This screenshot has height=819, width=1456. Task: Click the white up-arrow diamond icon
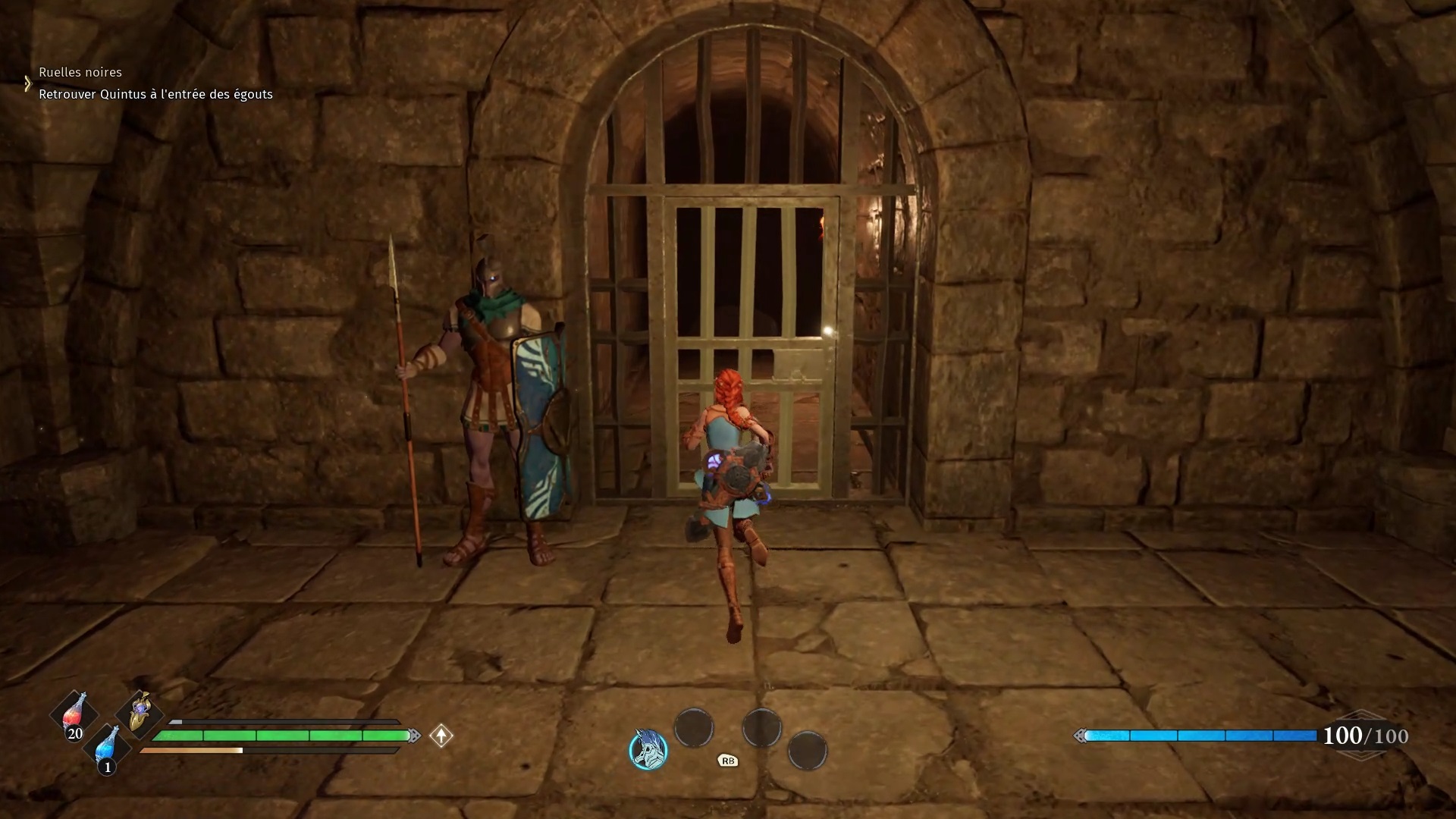[441, 736]
